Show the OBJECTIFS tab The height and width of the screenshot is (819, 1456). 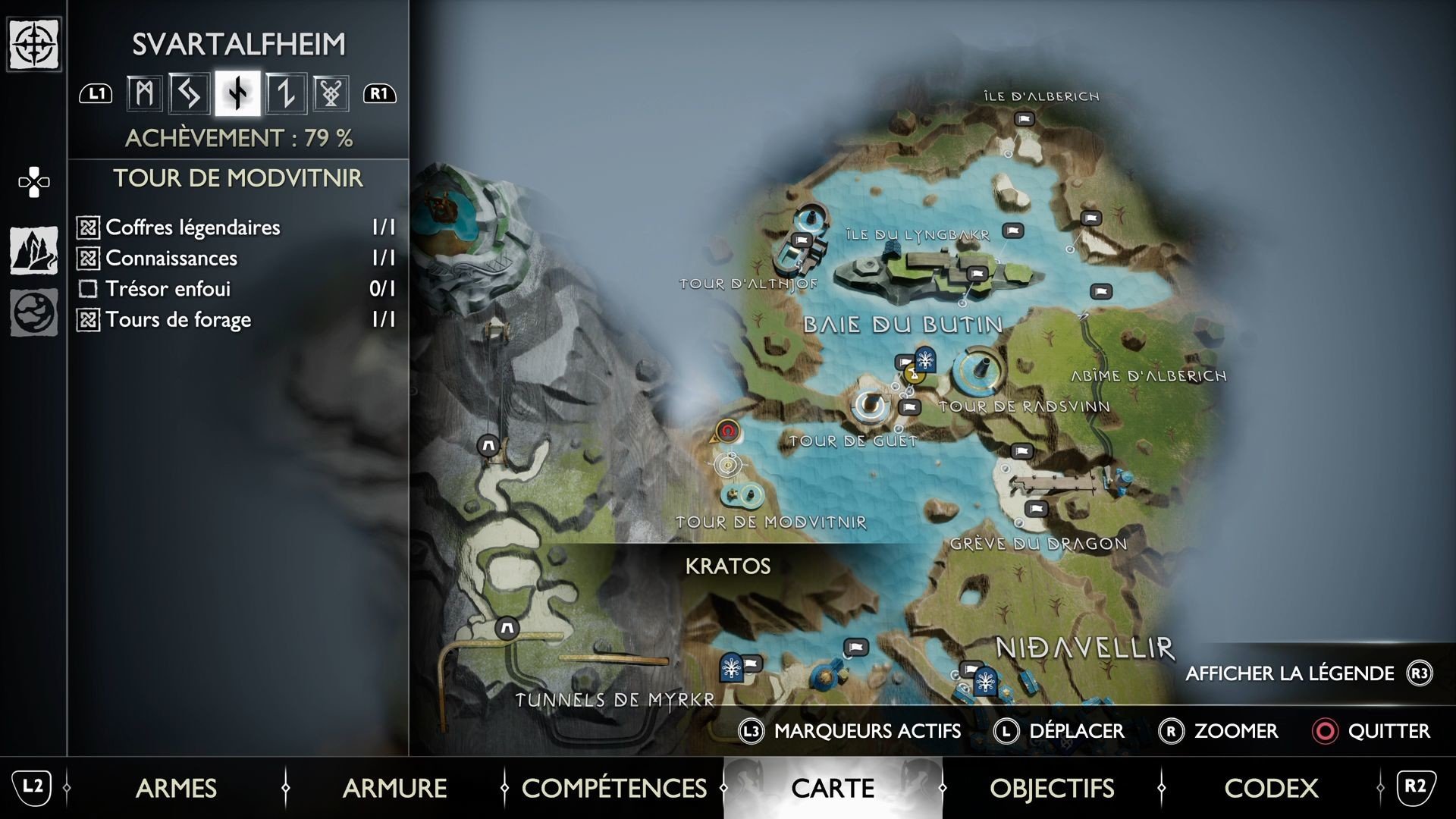[x=1052, y=789]
